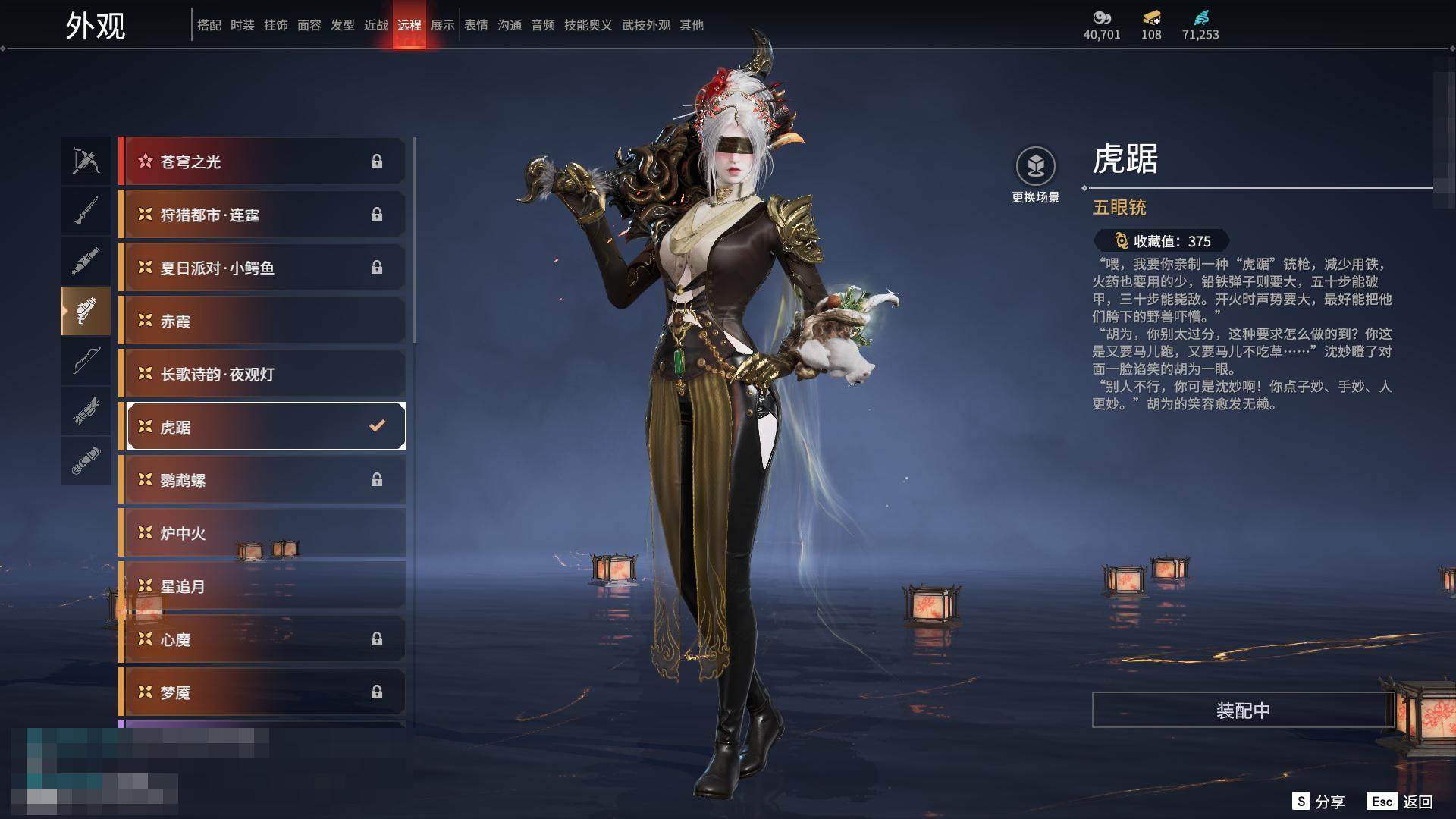The width and height of the screenshot is (1456, 819).
Task: Choose the crossbow weapon category icon
Action: [86, 161]
